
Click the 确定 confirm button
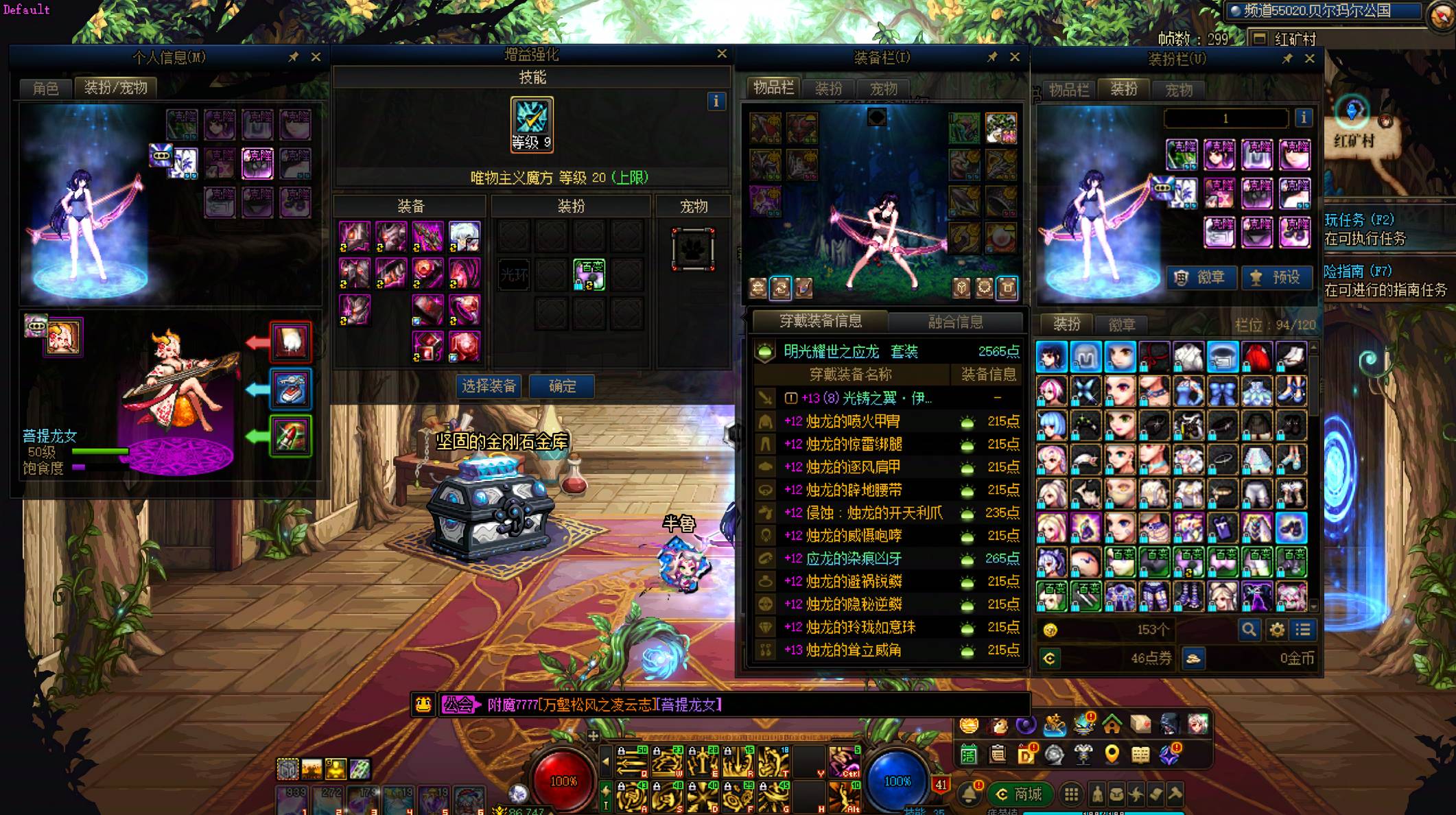[562, 386]
